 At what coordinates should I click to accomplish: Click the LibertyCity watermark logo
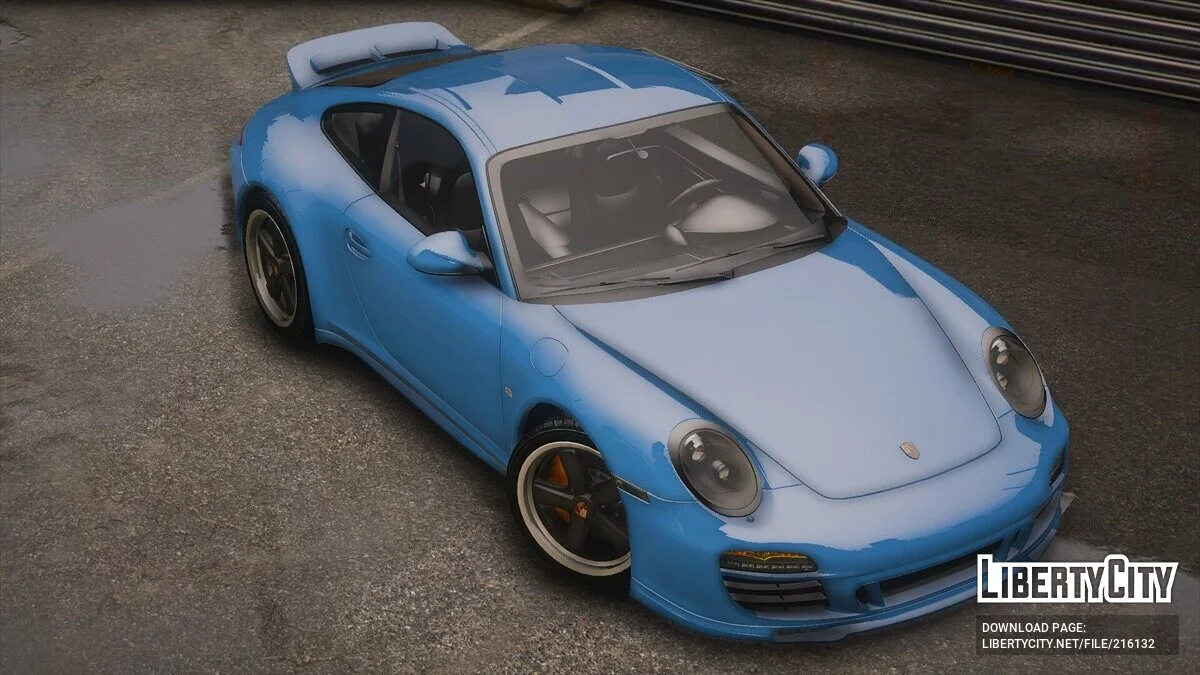[1077, 579]
